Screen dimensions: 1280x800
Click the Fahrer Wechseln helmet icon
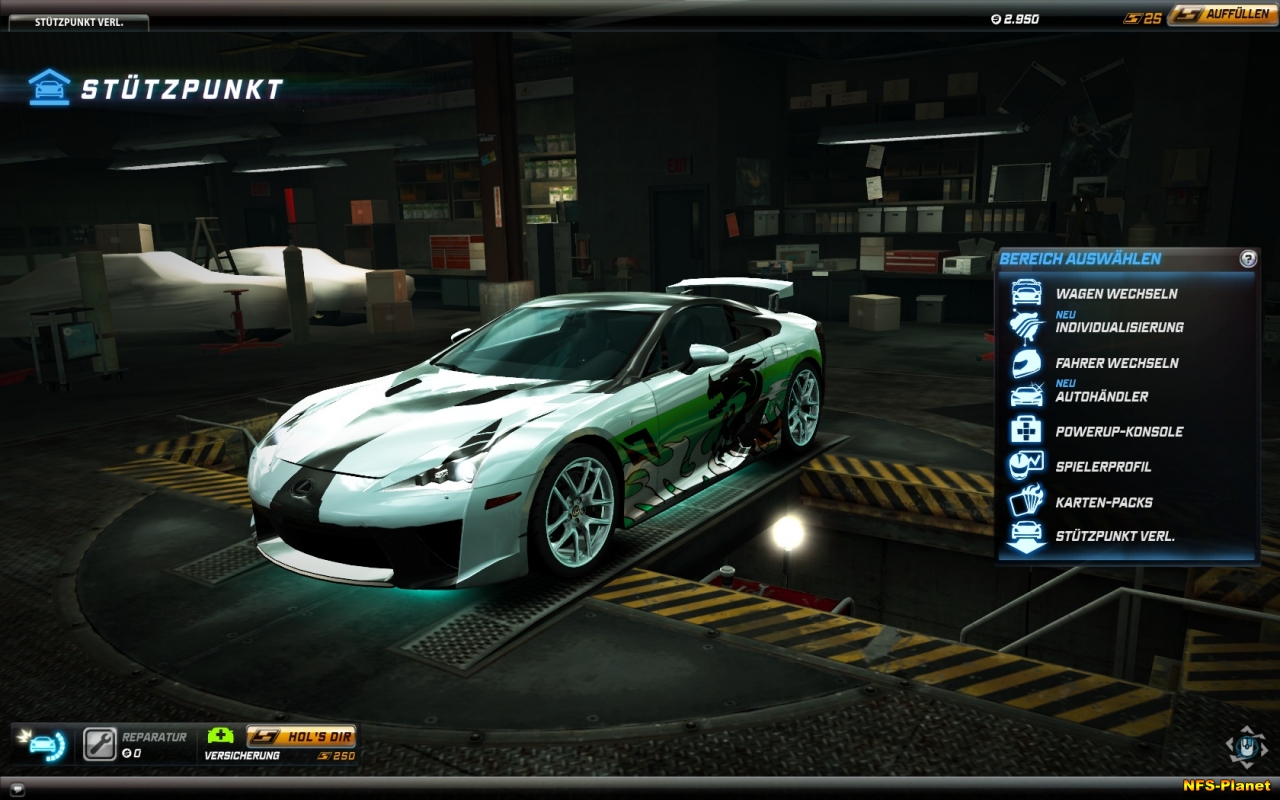1027,363
